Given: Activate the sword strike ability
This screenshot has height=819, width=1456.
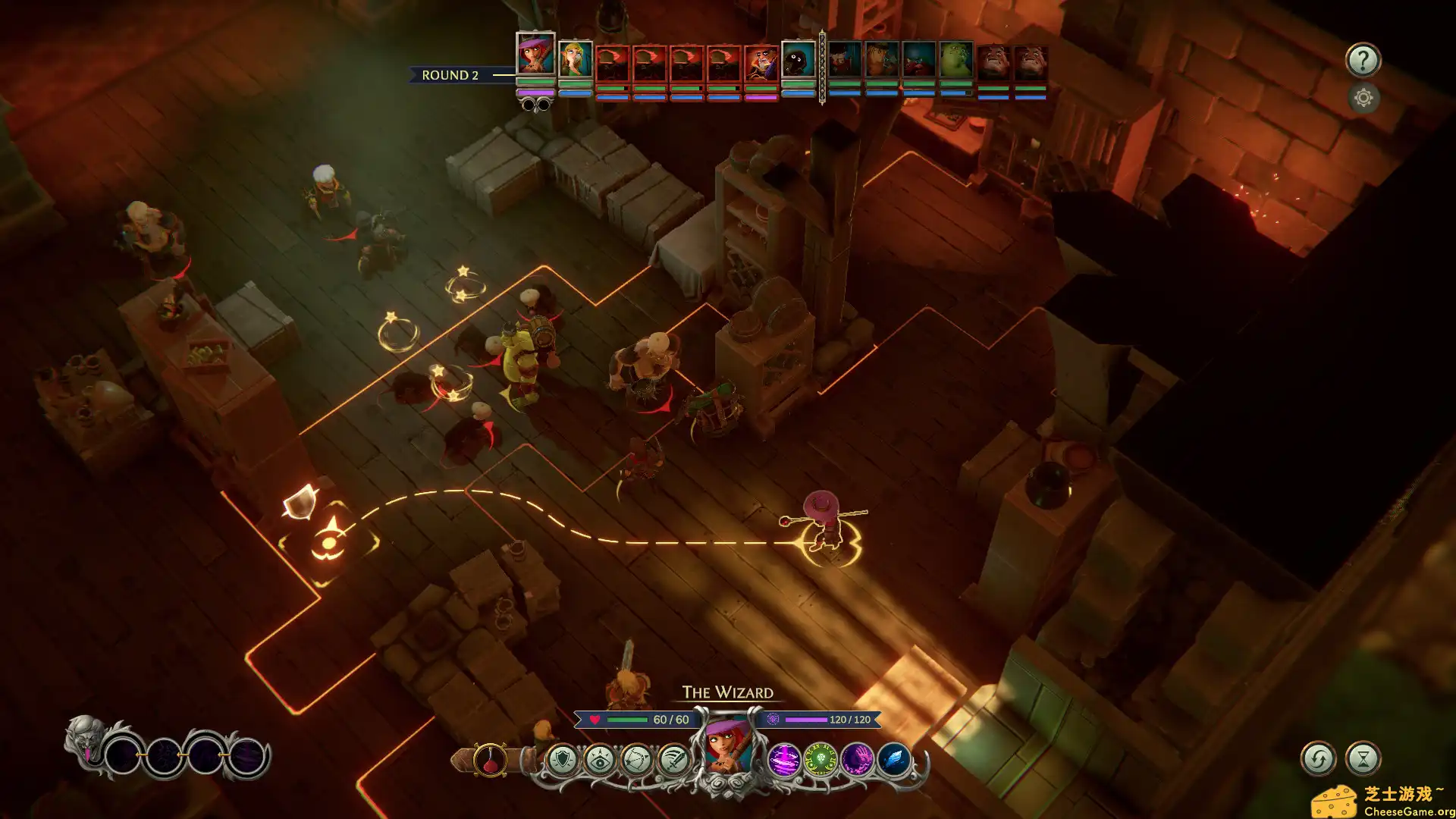Looking at the screenshot, I should (x=673, y=760).
